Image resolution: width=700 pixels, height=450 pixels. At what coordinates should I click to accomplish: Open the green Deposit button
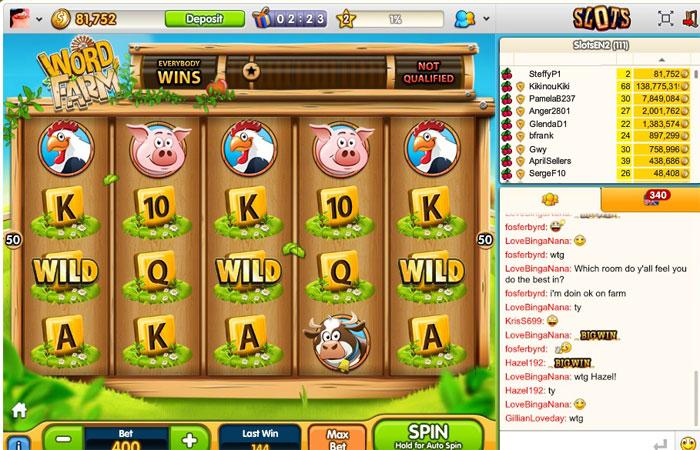(204, 18)
